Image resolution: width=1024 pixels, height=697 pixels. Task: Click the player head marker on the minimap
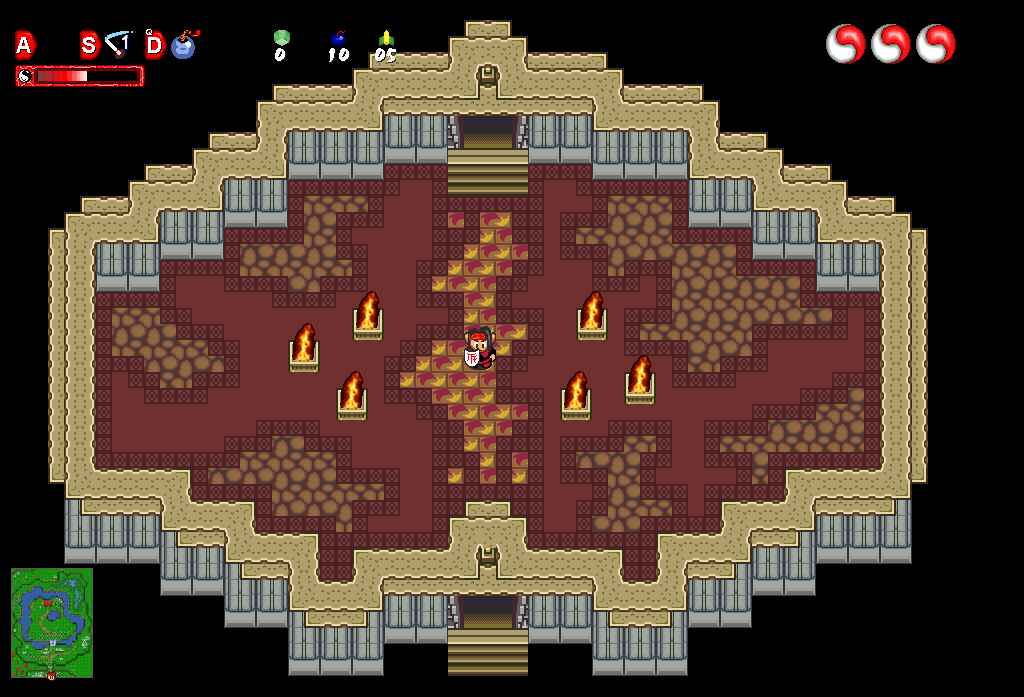(51, 676)
